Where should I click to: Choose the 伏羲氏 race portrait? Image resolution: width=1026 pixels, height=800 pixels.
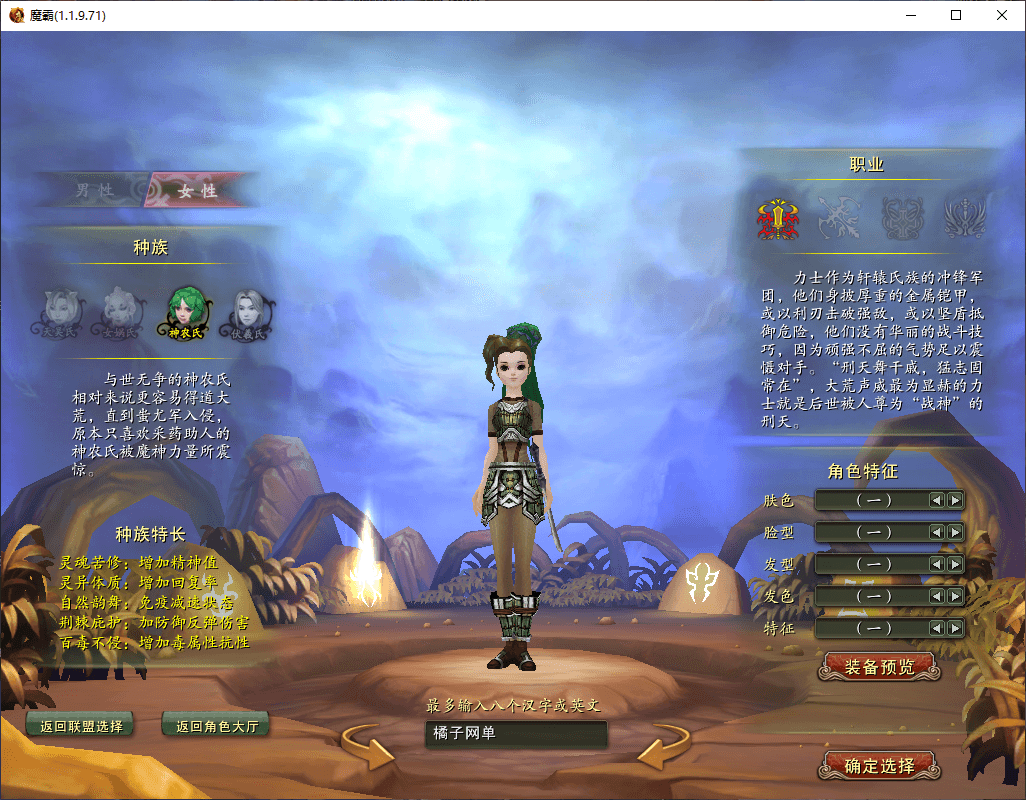tap(248, 311)
